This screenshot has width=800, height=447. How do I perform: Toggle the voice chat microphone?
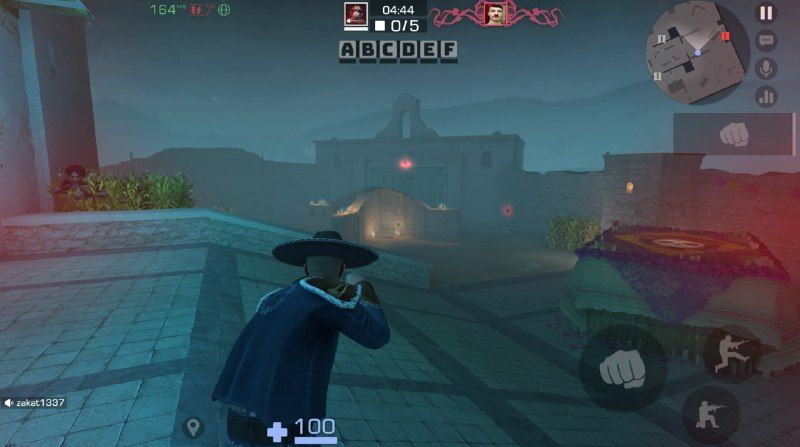click(766, 68)
